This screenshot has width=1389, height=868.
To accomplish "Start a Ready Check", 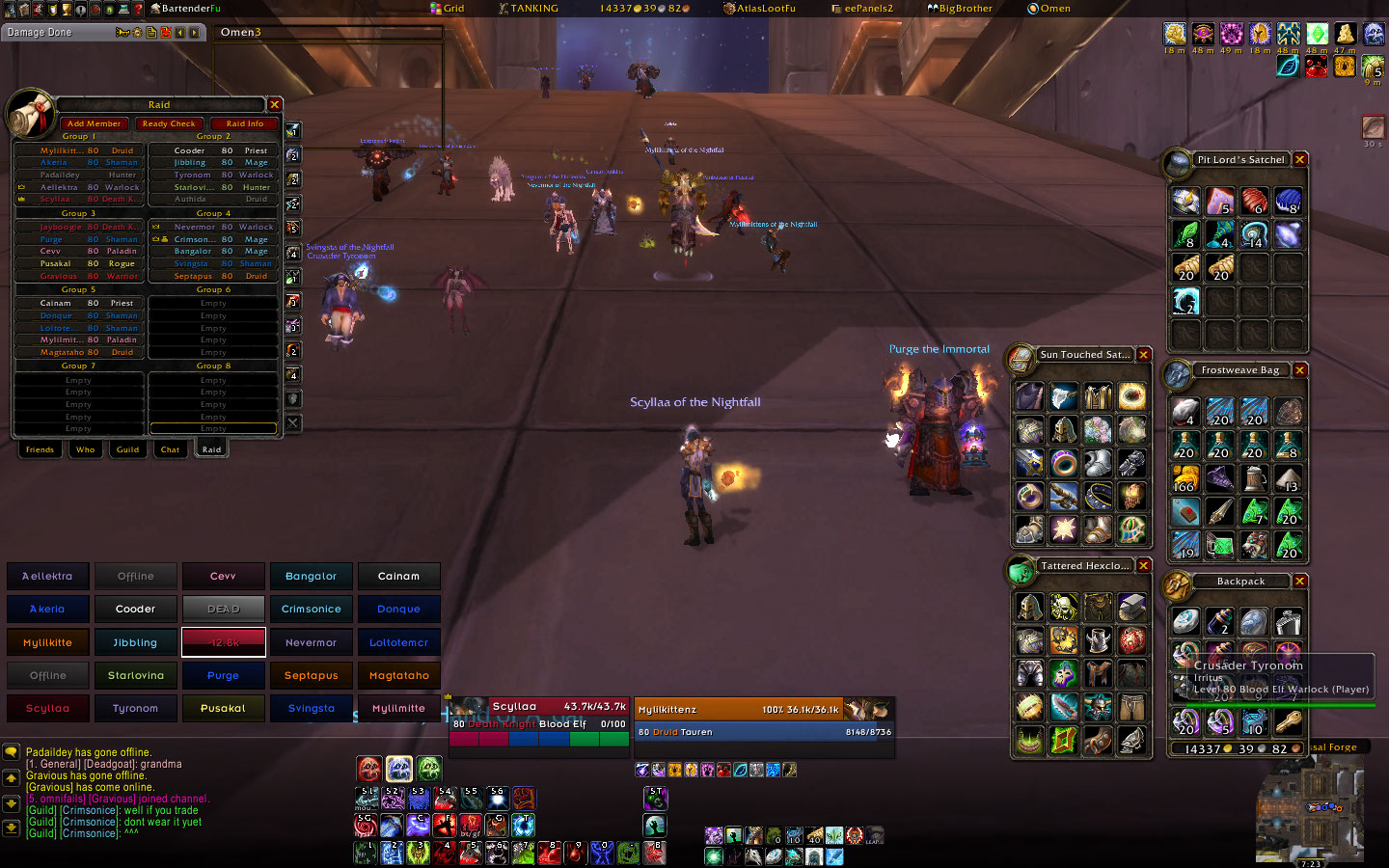I will tap(169, 123).
